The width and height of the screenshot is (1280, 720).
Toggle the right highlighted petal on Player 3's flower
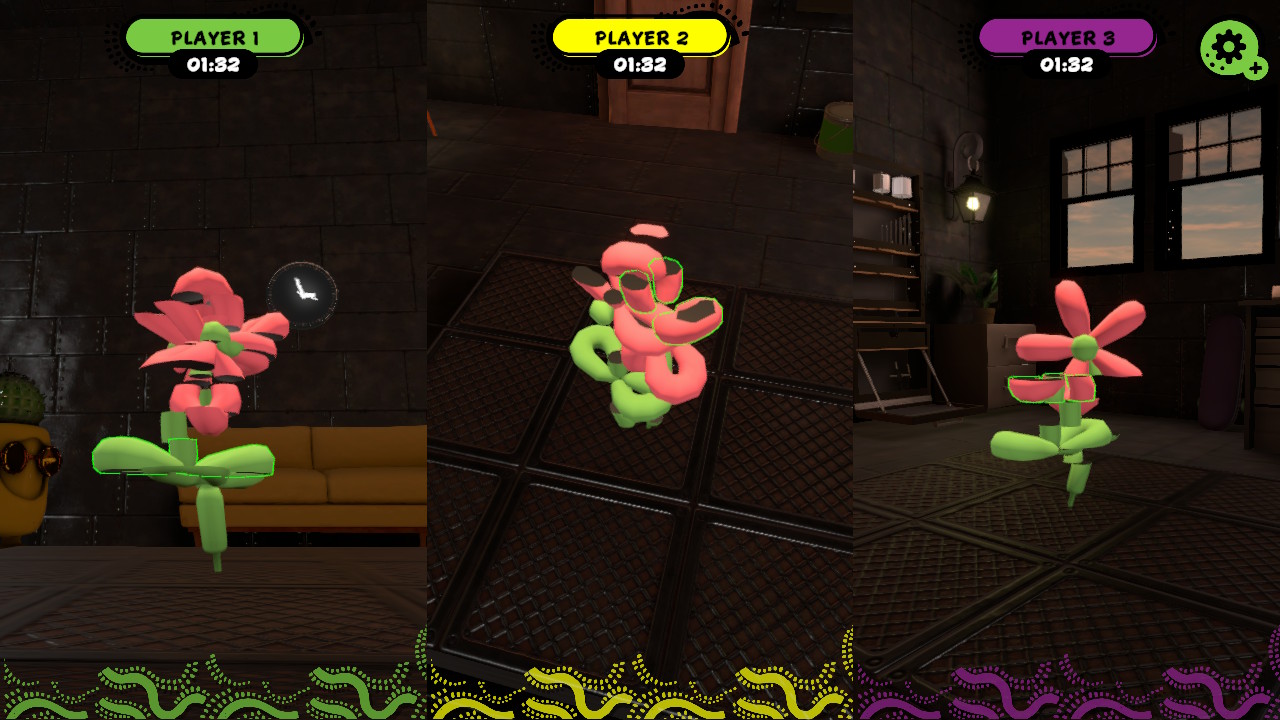(1082, 388)
